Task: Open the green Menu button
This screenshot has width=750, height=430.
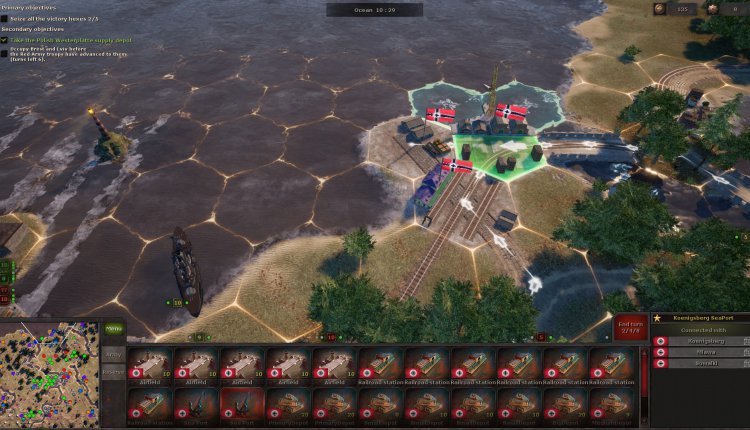Action: point(113,327)
